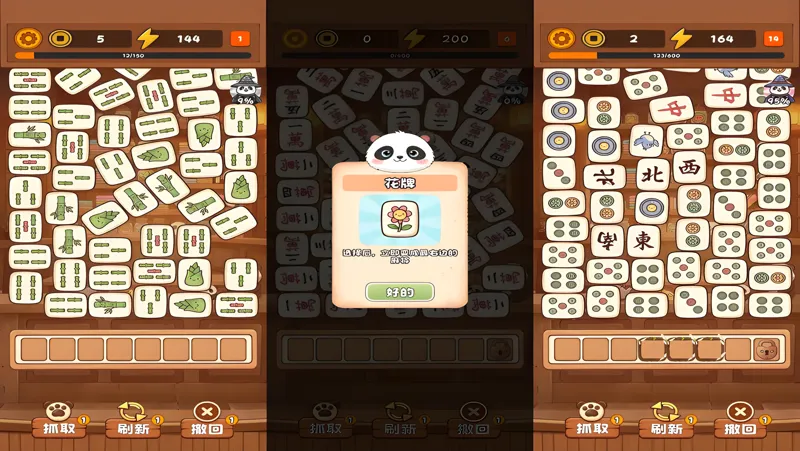Select the blue bird mahjong tile
The image size is (800, 451).
coord(646,139)
